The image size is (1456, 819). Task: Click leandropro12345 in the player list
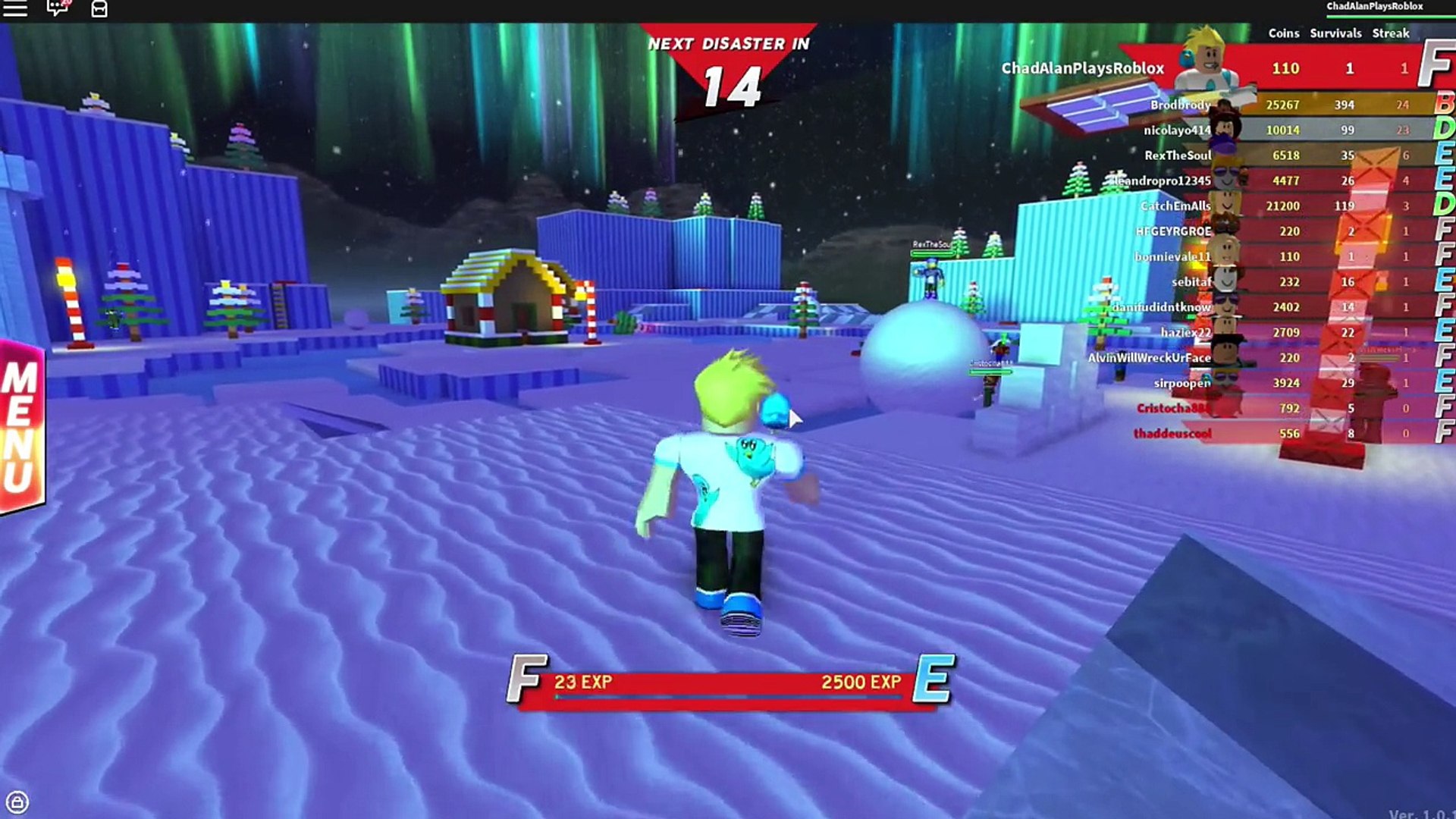click(1164, 180)
